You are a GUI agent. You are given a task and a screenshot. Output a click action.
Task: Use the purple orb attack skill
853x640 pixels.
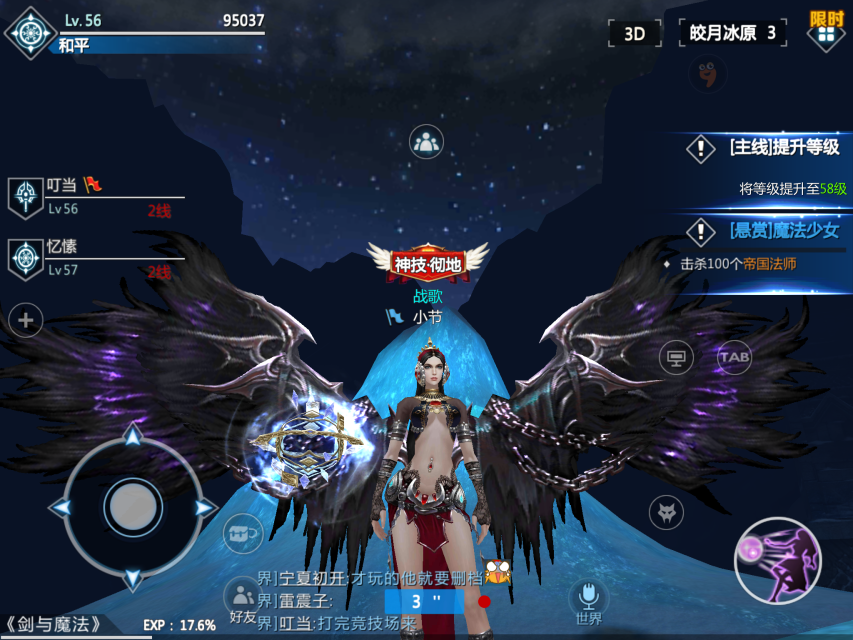click(x=777, y=560)
